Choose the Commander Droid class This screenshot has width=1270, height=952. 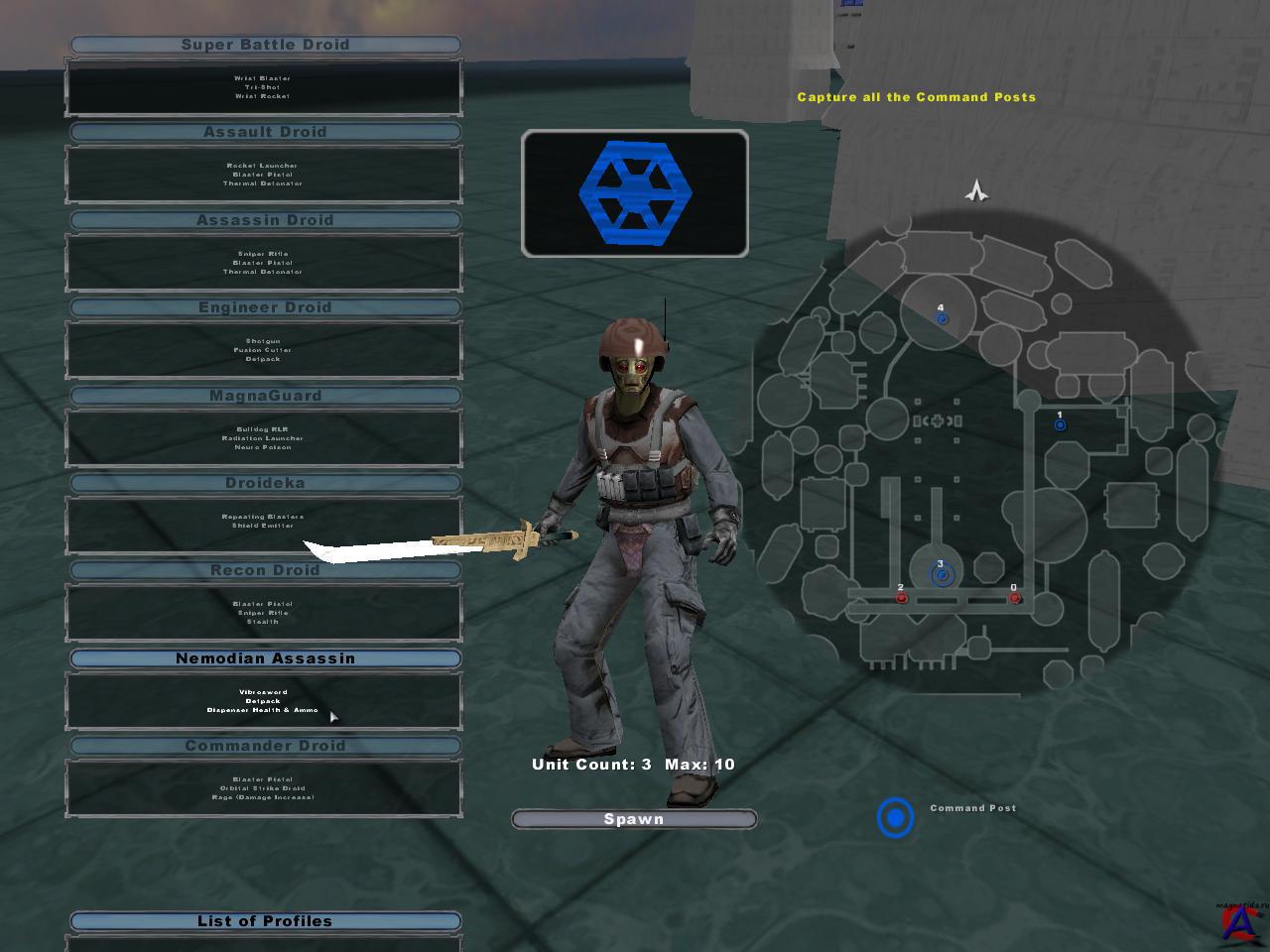click(265, 746)
